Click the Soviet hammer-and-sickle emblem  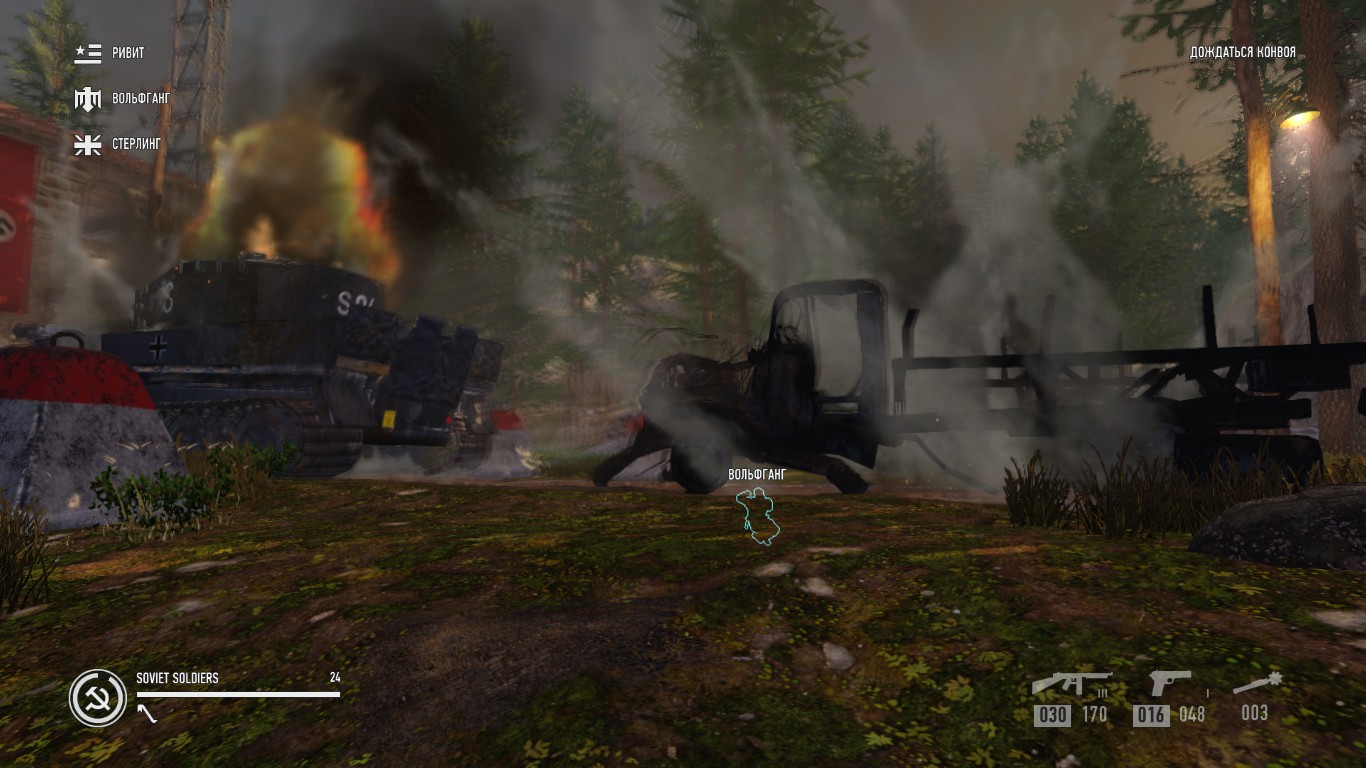(x=96, y=698)
